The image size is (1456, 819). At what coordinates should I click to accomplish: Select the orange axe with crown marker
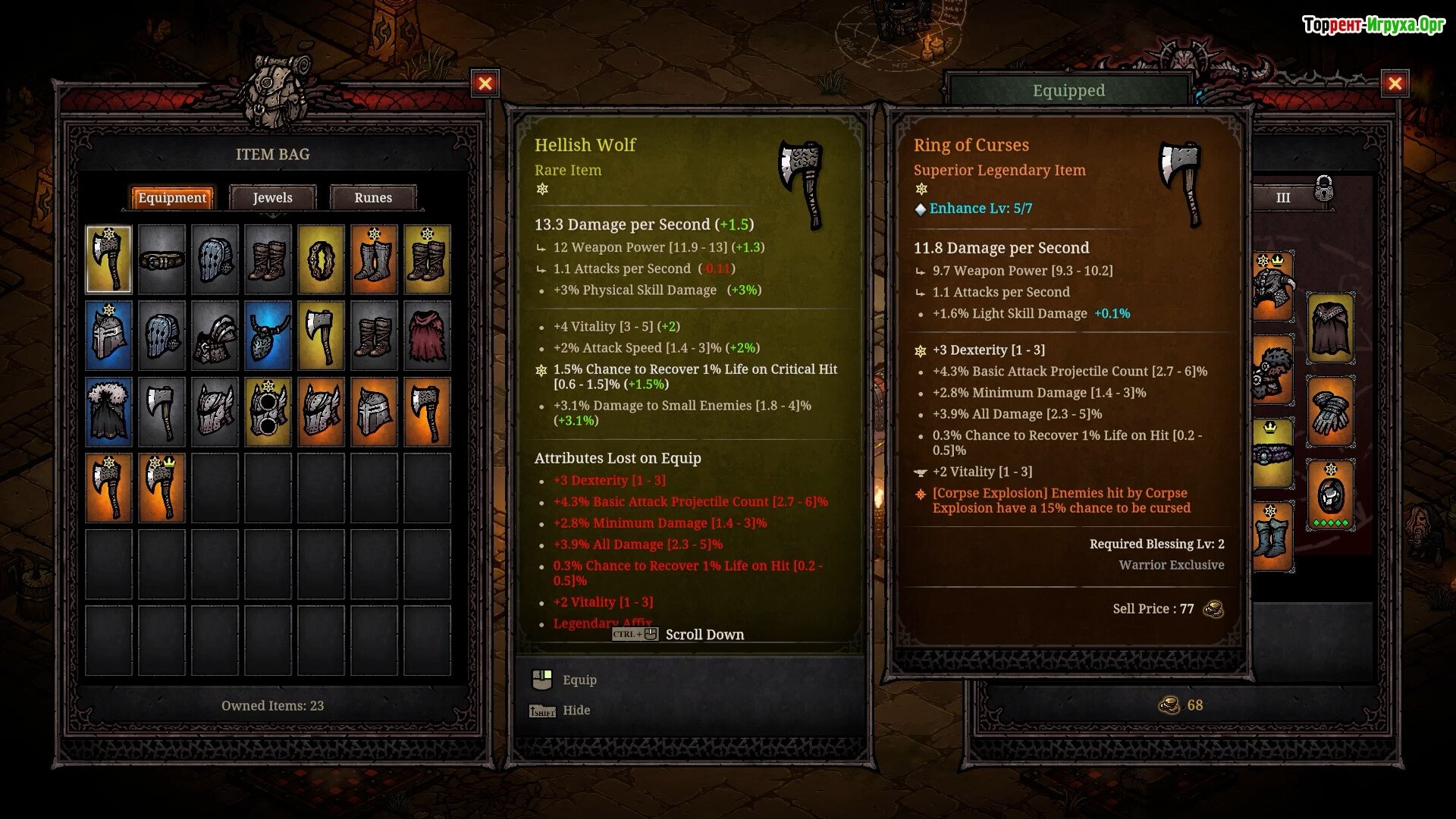pos(162,488)
